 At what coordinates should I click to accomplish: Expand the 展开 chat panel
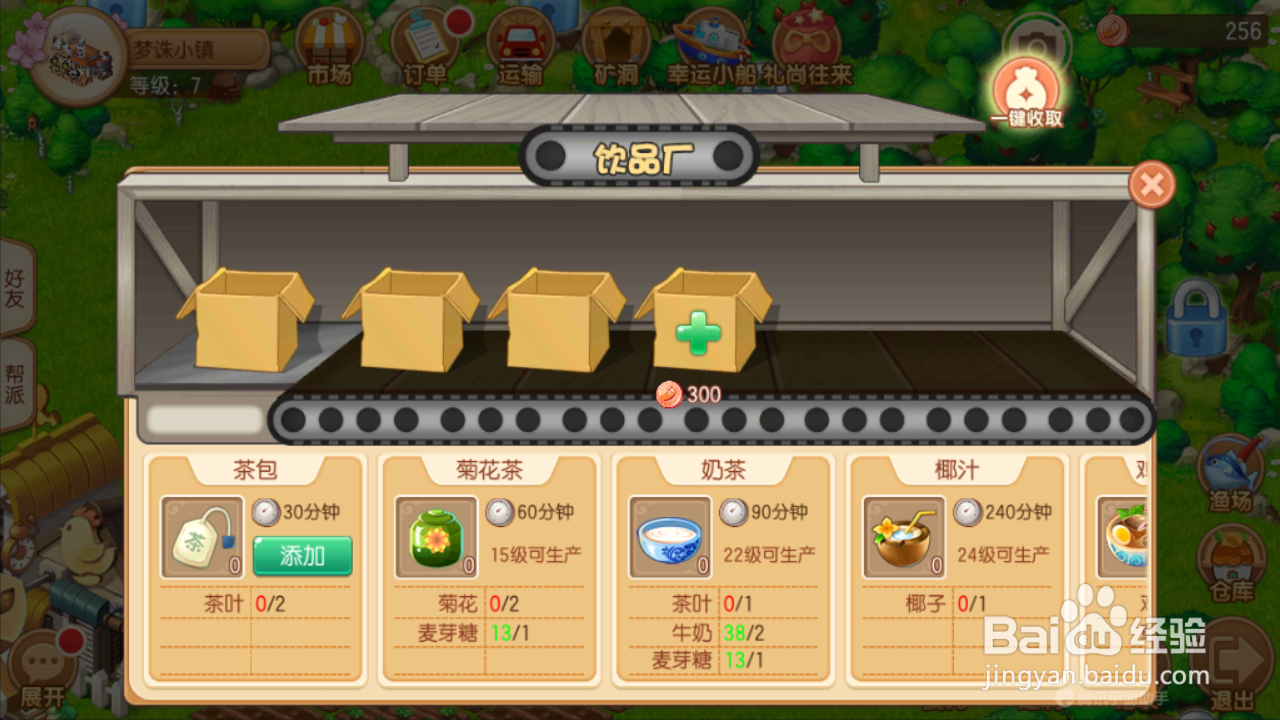(40, 660)
